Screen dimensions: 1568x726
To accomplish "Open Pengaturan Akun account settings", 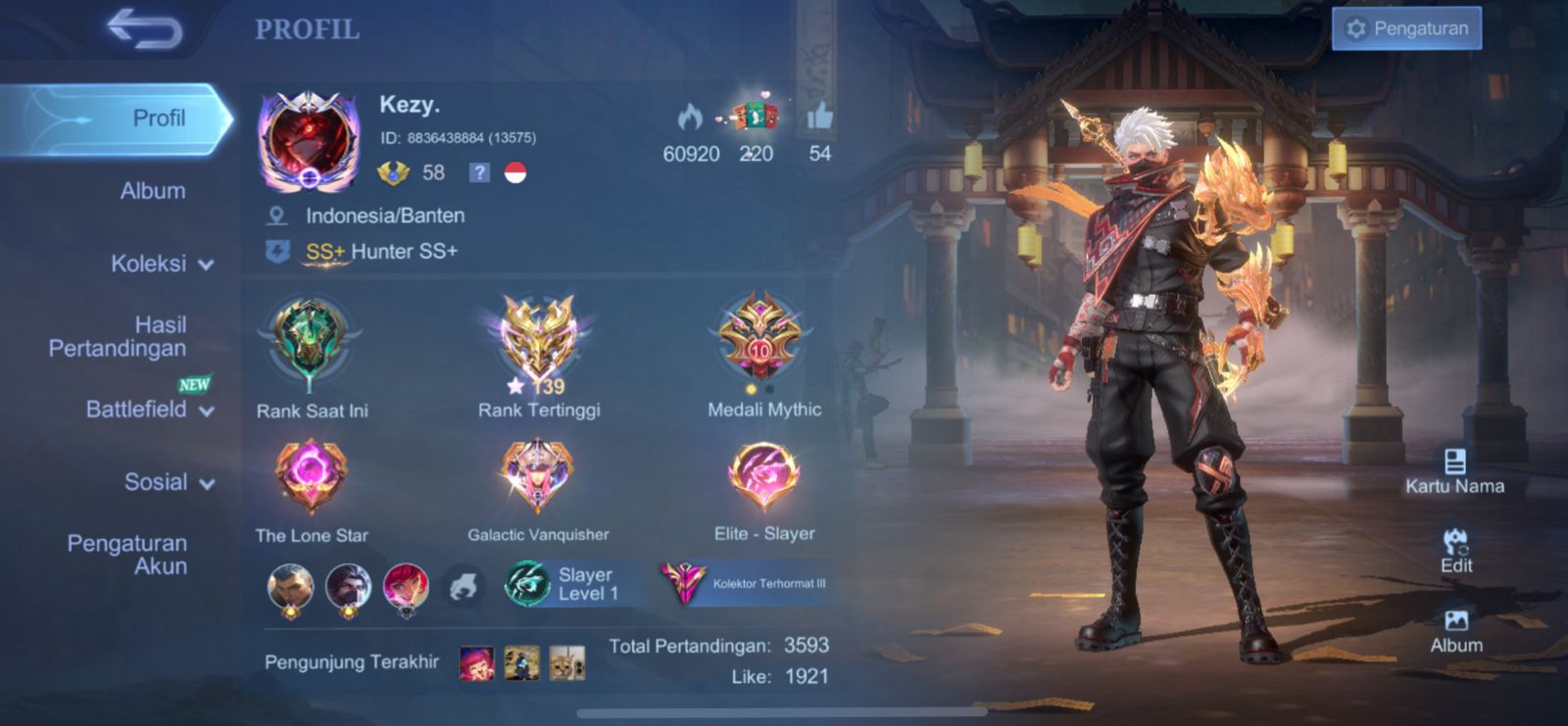I will (127, 555).
